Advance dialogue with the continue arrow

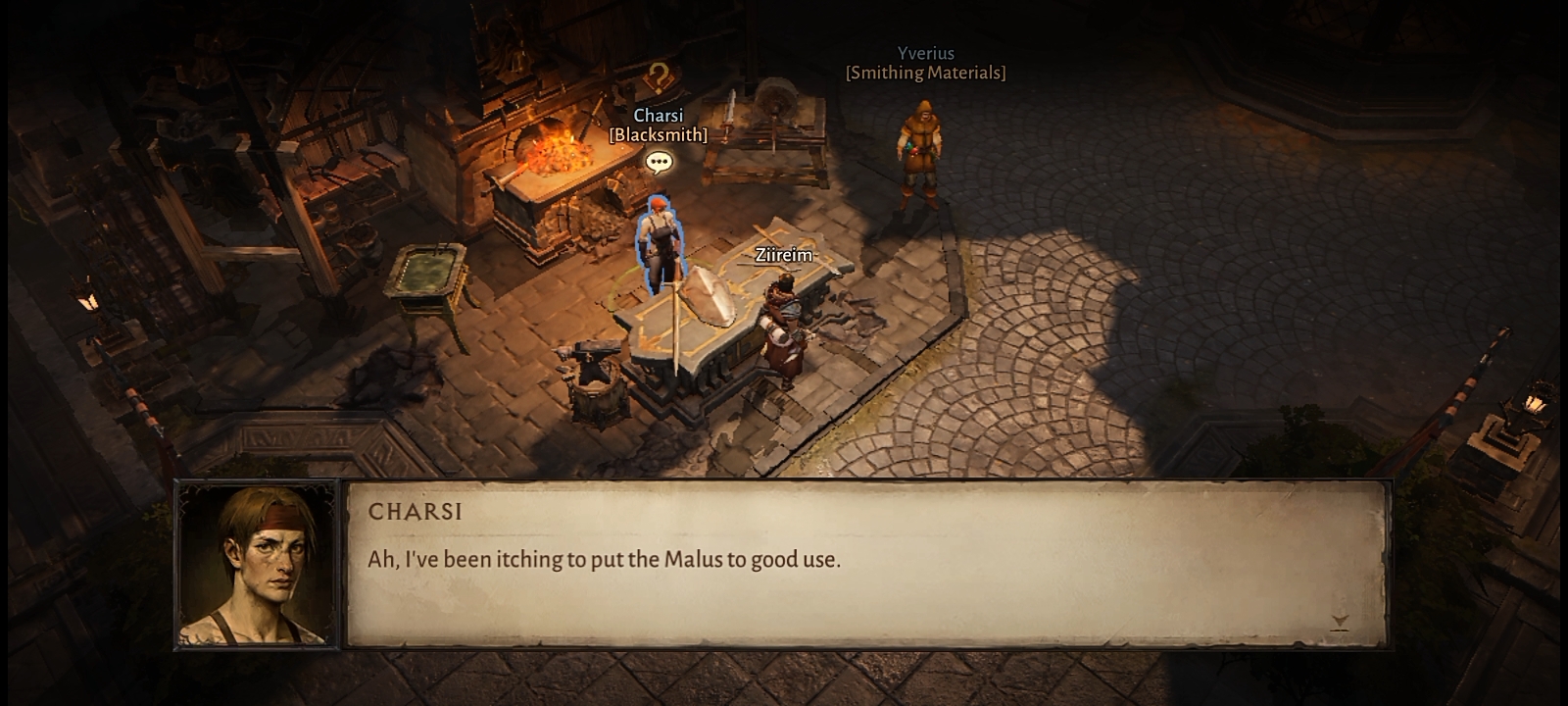(1340, 622)
